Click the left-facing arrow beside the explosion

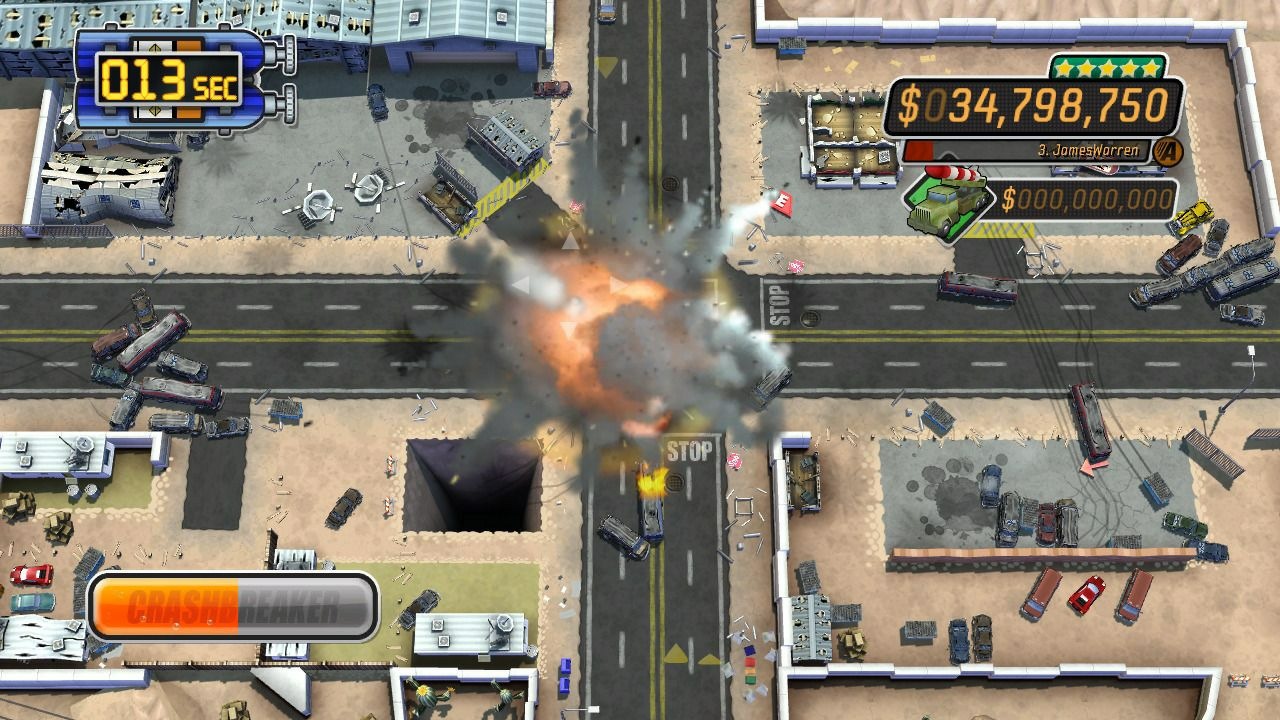[522, 284]
